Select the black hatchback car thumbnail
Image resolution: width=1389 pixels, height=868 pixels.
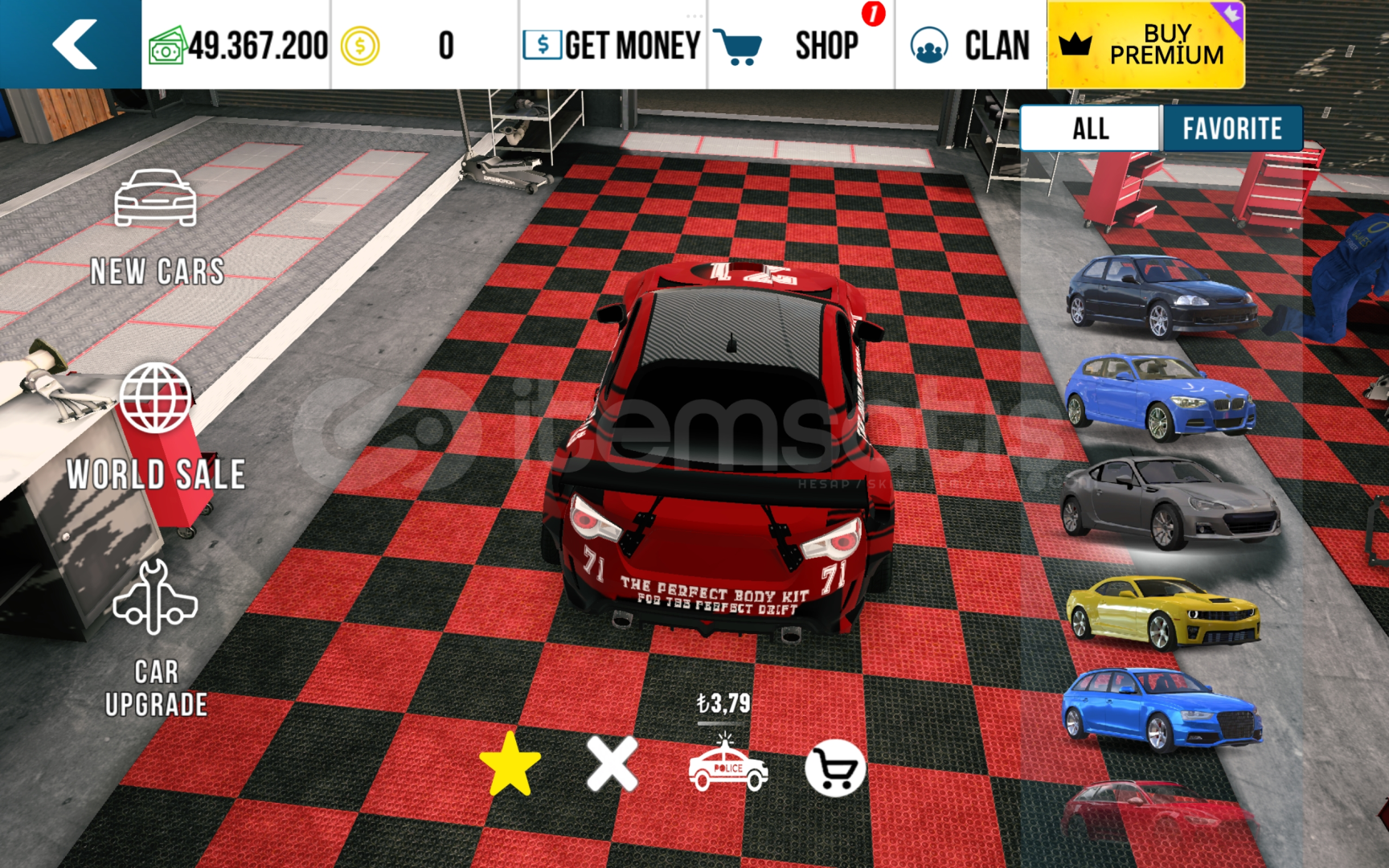[x=1162, y=296]
